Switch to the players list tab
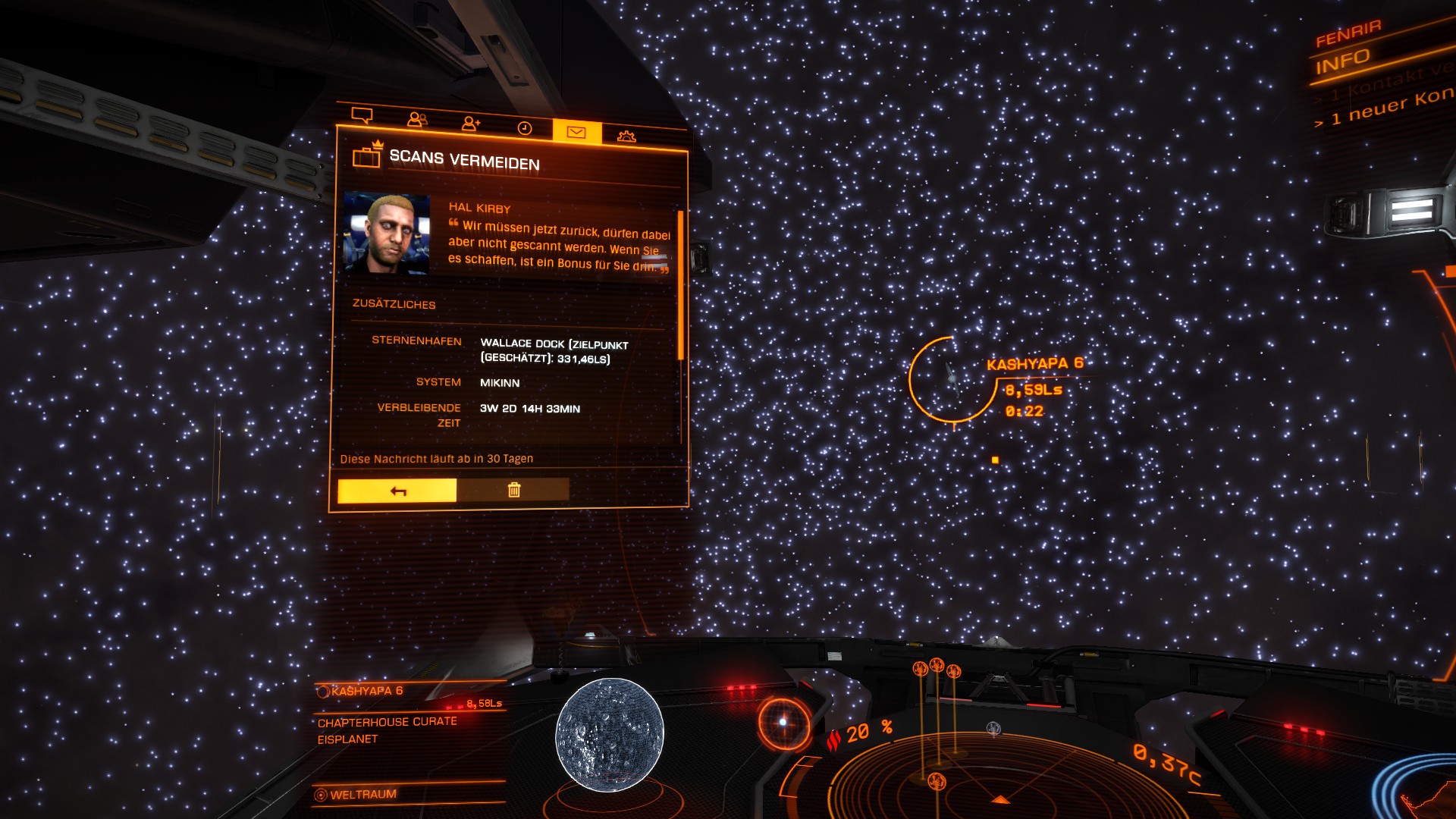Image resolution: width=1456 pixels, height=819 pixels. [x=417, y=119]
